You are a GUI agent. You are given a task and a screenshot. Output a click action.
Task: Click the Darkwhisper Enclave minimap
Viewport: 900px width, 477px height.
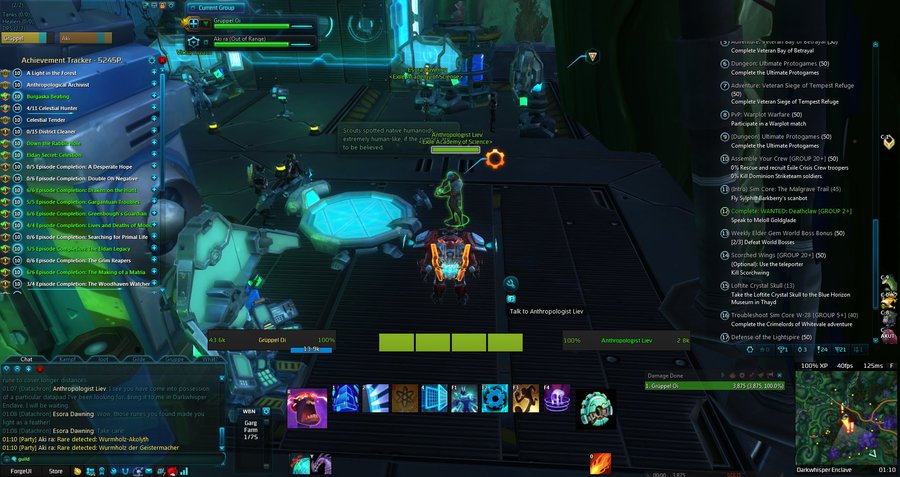point(847,416)
